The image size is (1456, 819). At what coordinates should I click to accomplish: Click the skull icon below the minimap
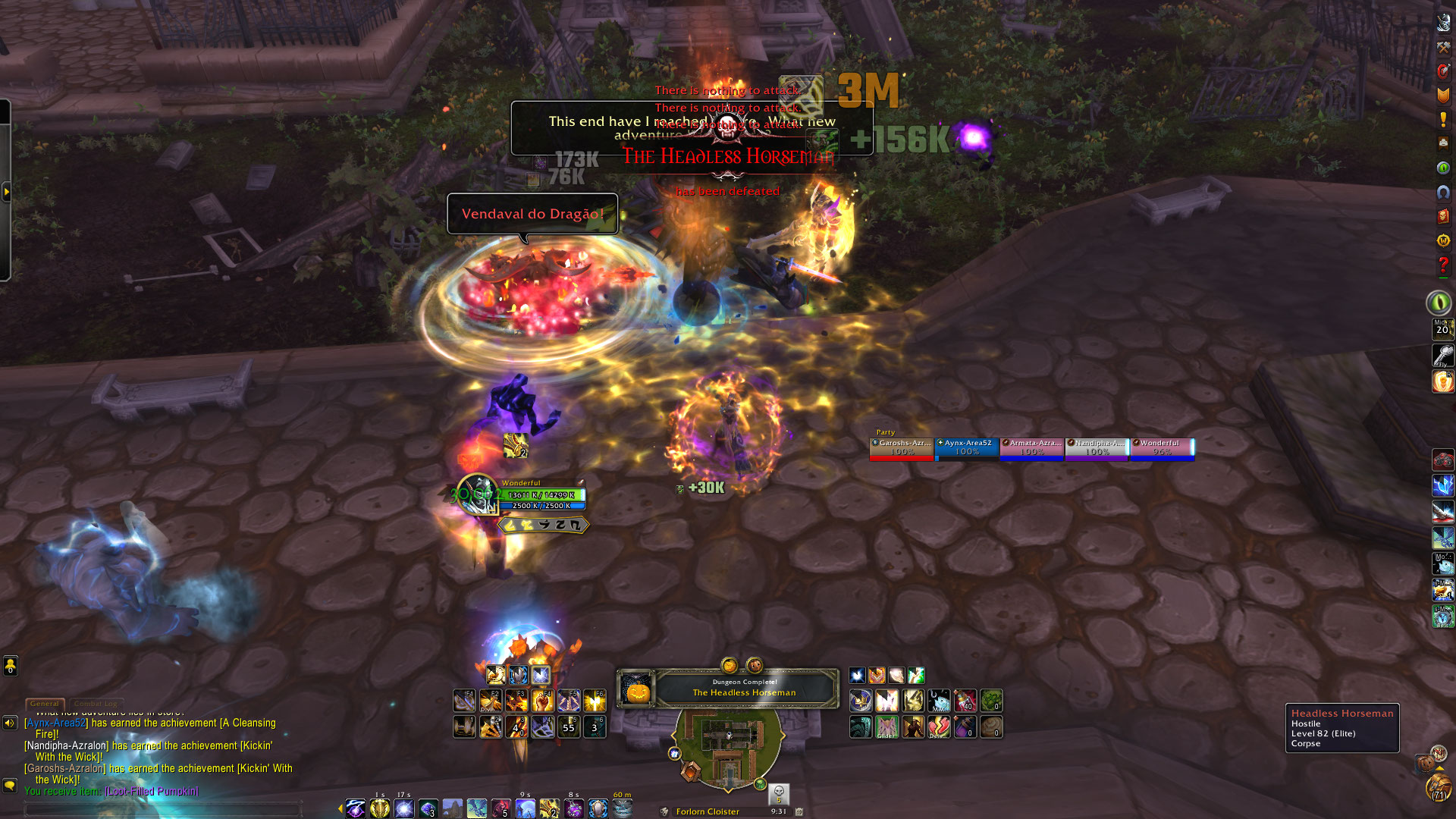tap(779, 793)
